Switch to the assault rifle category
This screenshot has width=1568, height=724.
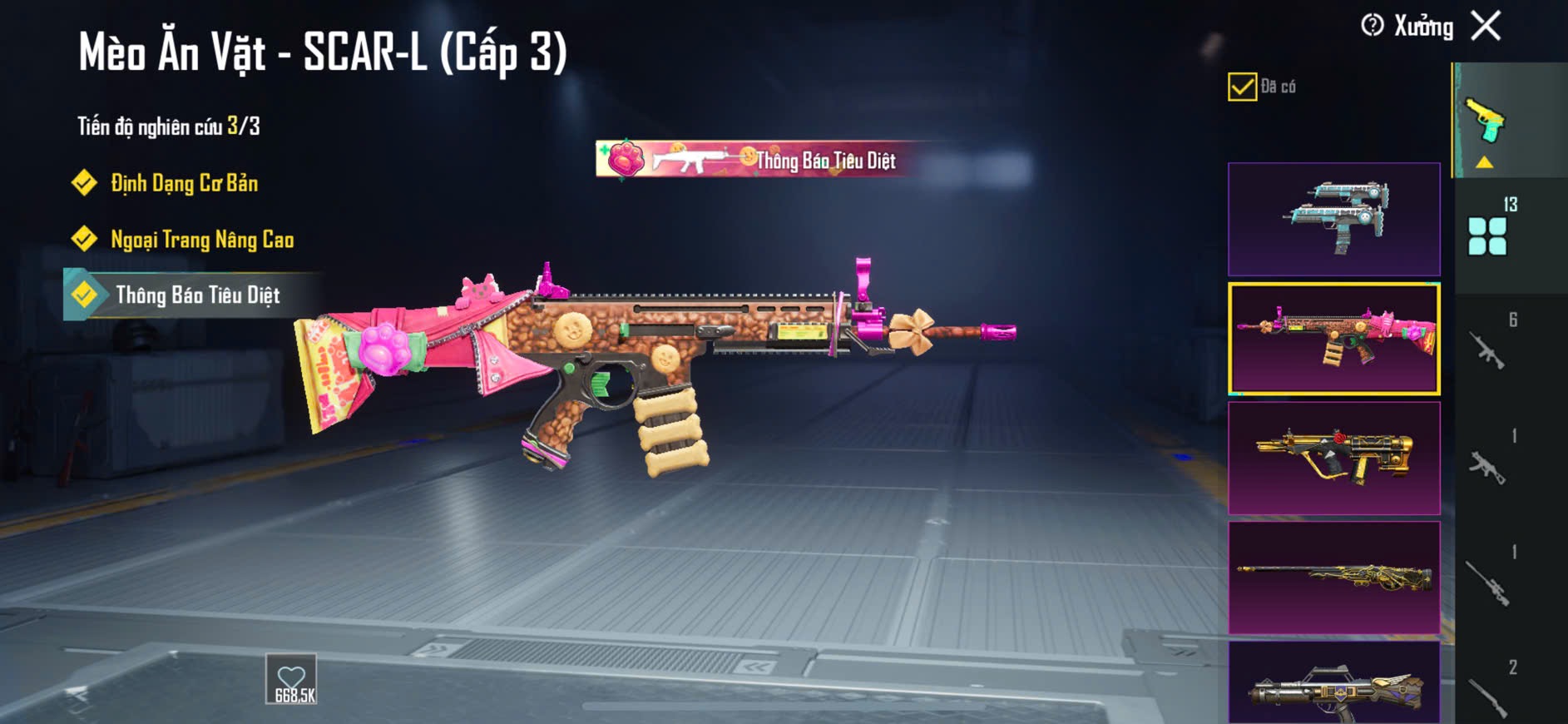1489,350
